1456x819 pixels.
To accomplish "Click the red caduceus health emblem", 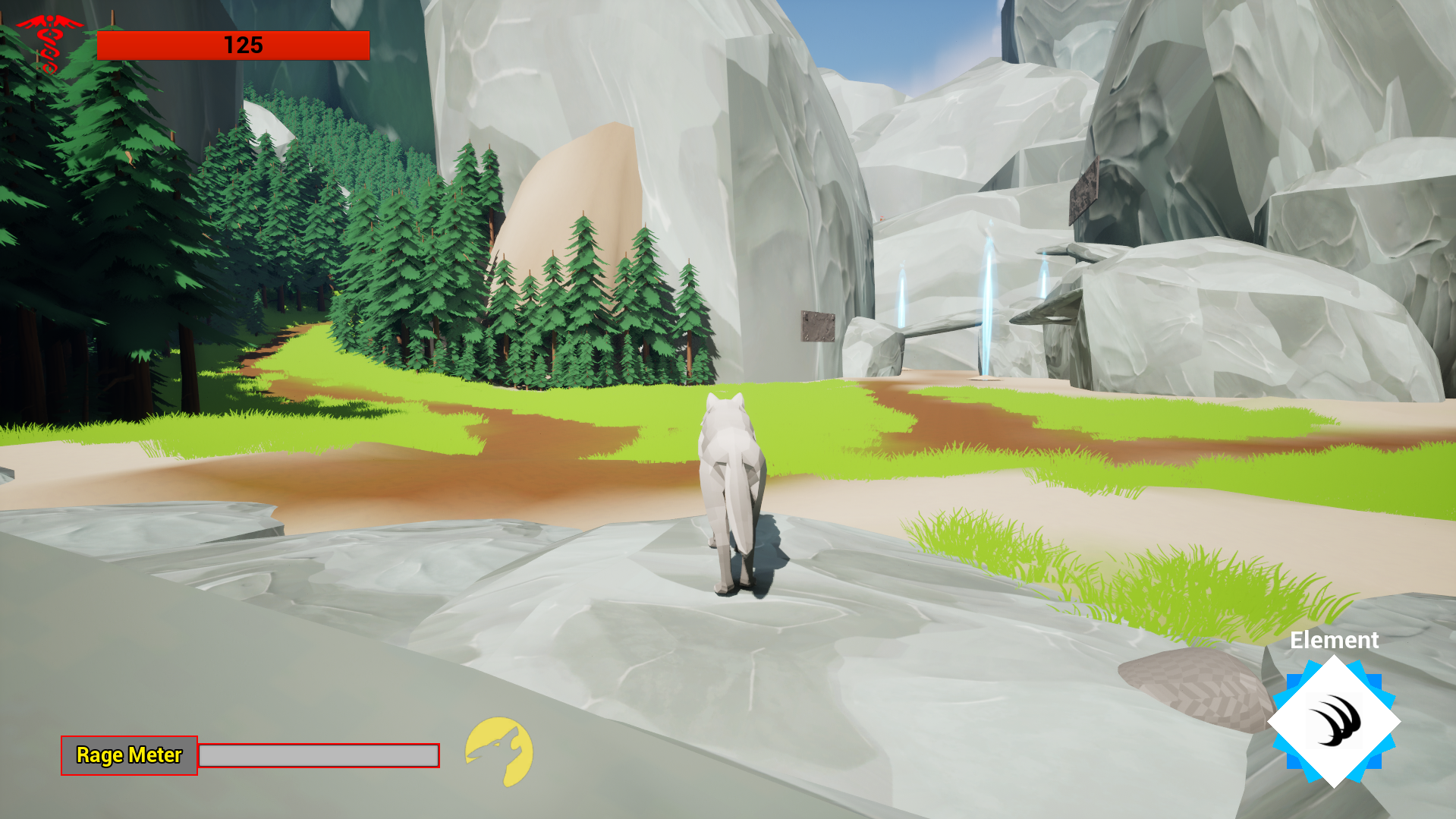I will tap(49, 43).
